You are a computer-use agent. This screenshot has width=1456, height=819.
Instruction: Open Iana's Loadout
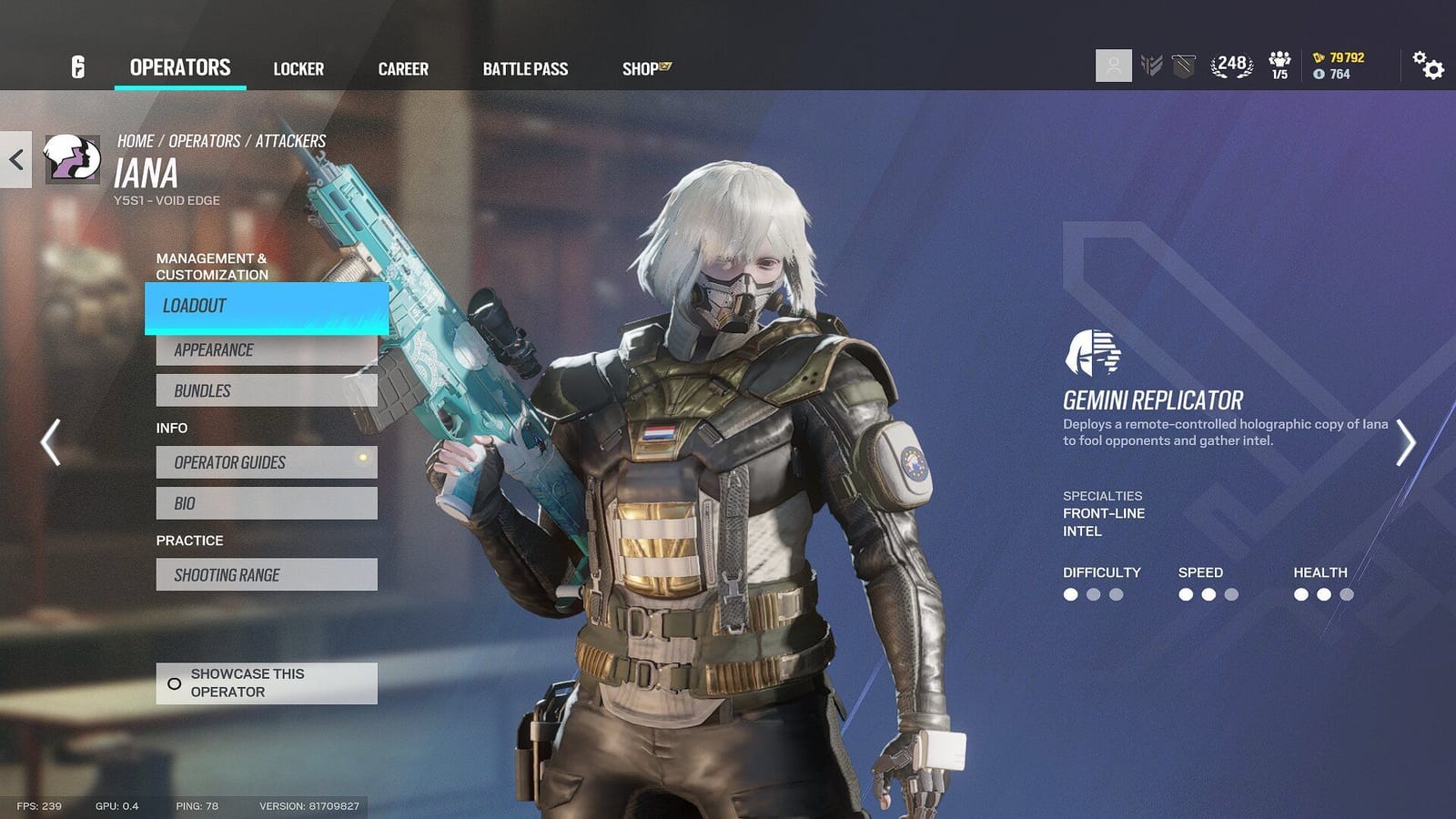pyautogui.click(x=266, y=307)
